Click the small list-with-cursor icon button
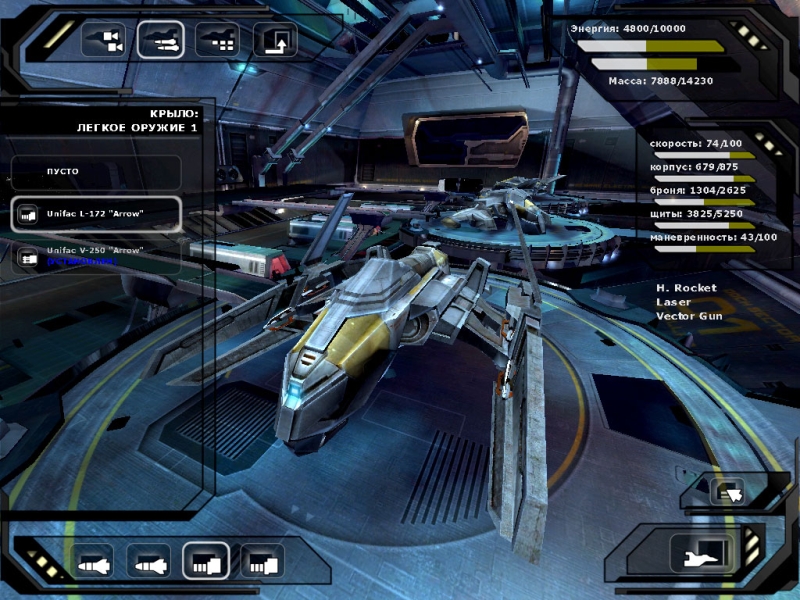Viewport: 800px width, 600px height. [x=727, y=491]
